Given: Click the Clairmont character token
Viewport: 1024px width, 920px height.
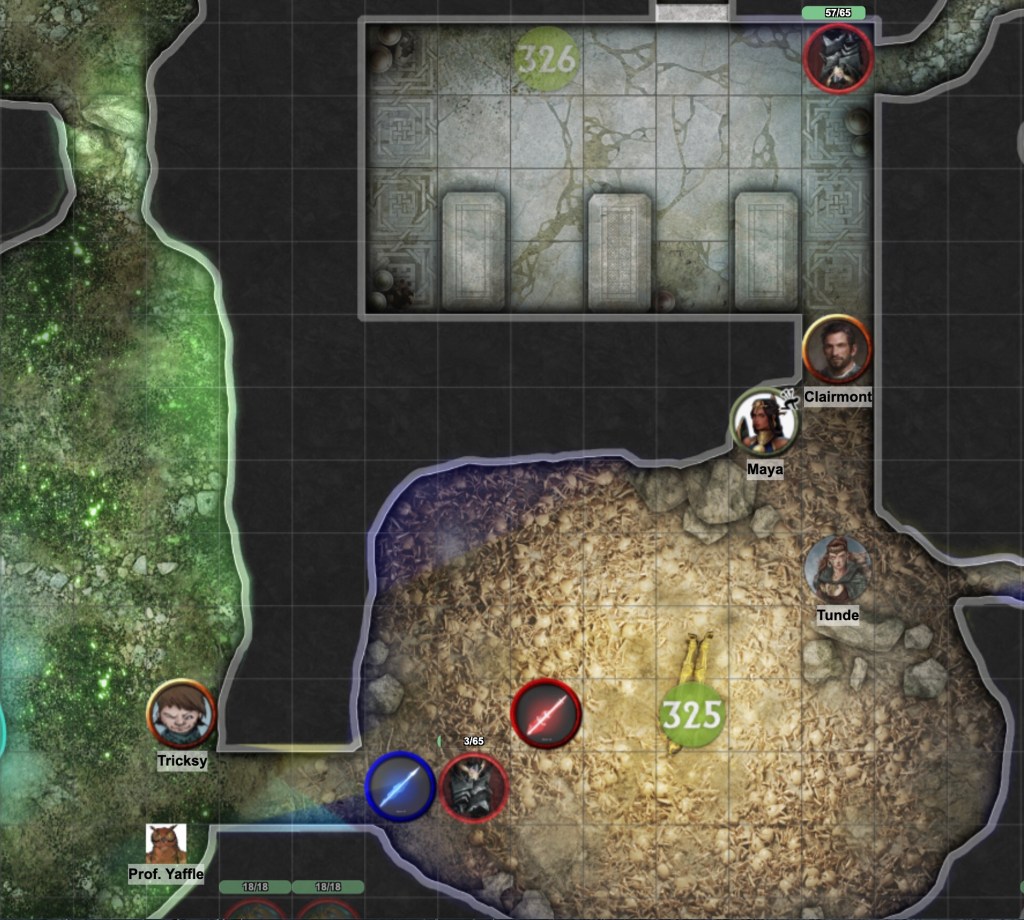Looking at the screenshot, I should 837,349.
